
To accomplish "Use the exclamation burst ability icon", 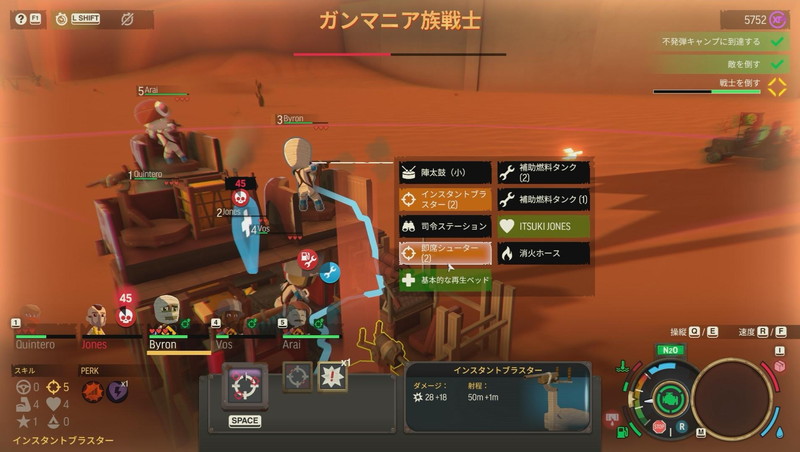I will [331, 376].
